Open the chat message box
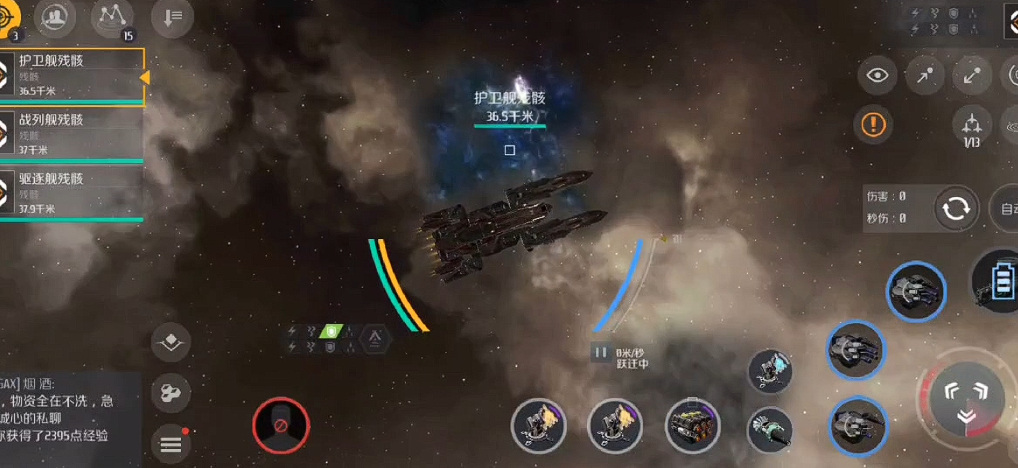Image resolution: width=1018 pixels, height=468 pixels. [x=65, y=410]
